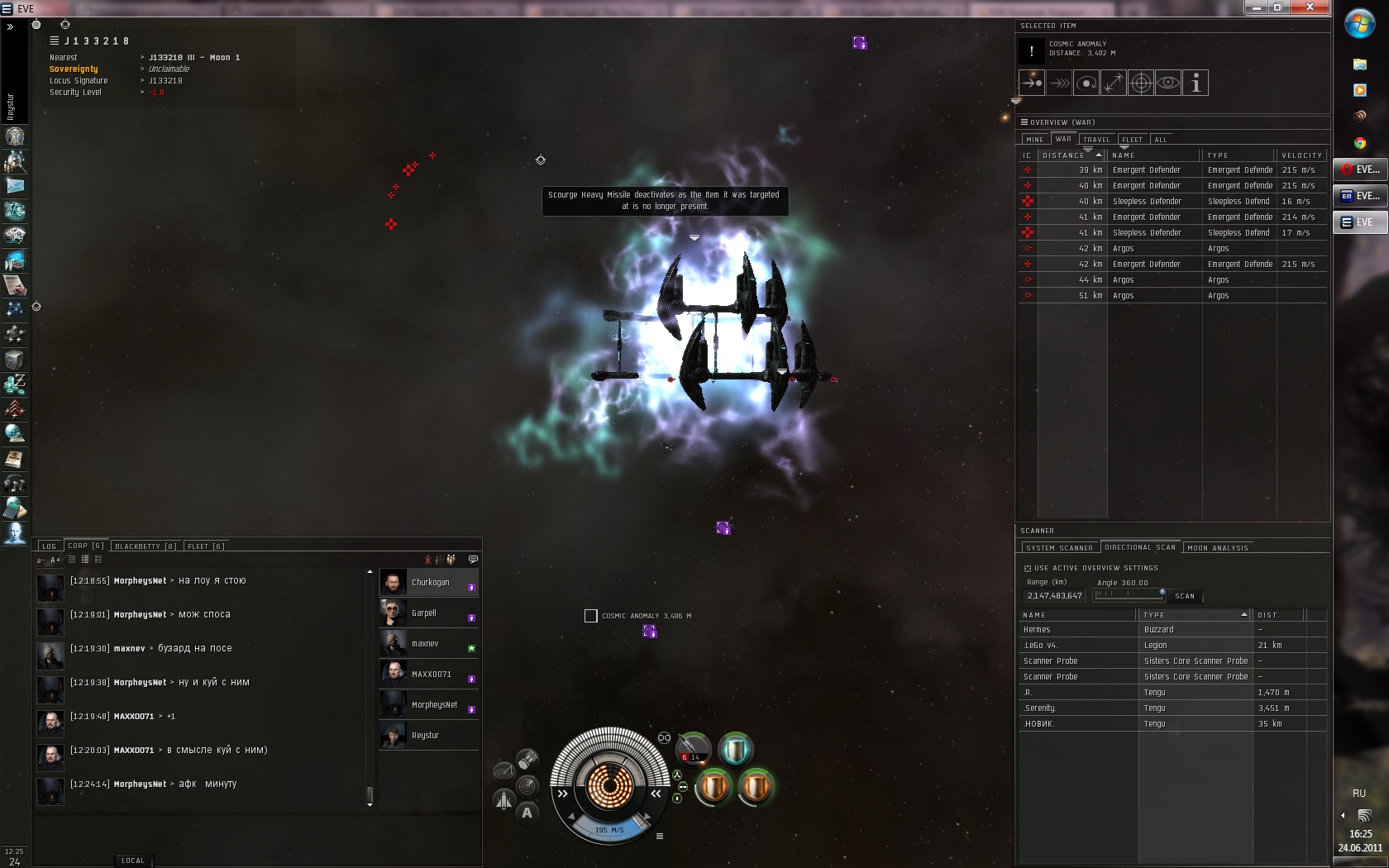Open the Corp chat tab

tap(85, 546)
